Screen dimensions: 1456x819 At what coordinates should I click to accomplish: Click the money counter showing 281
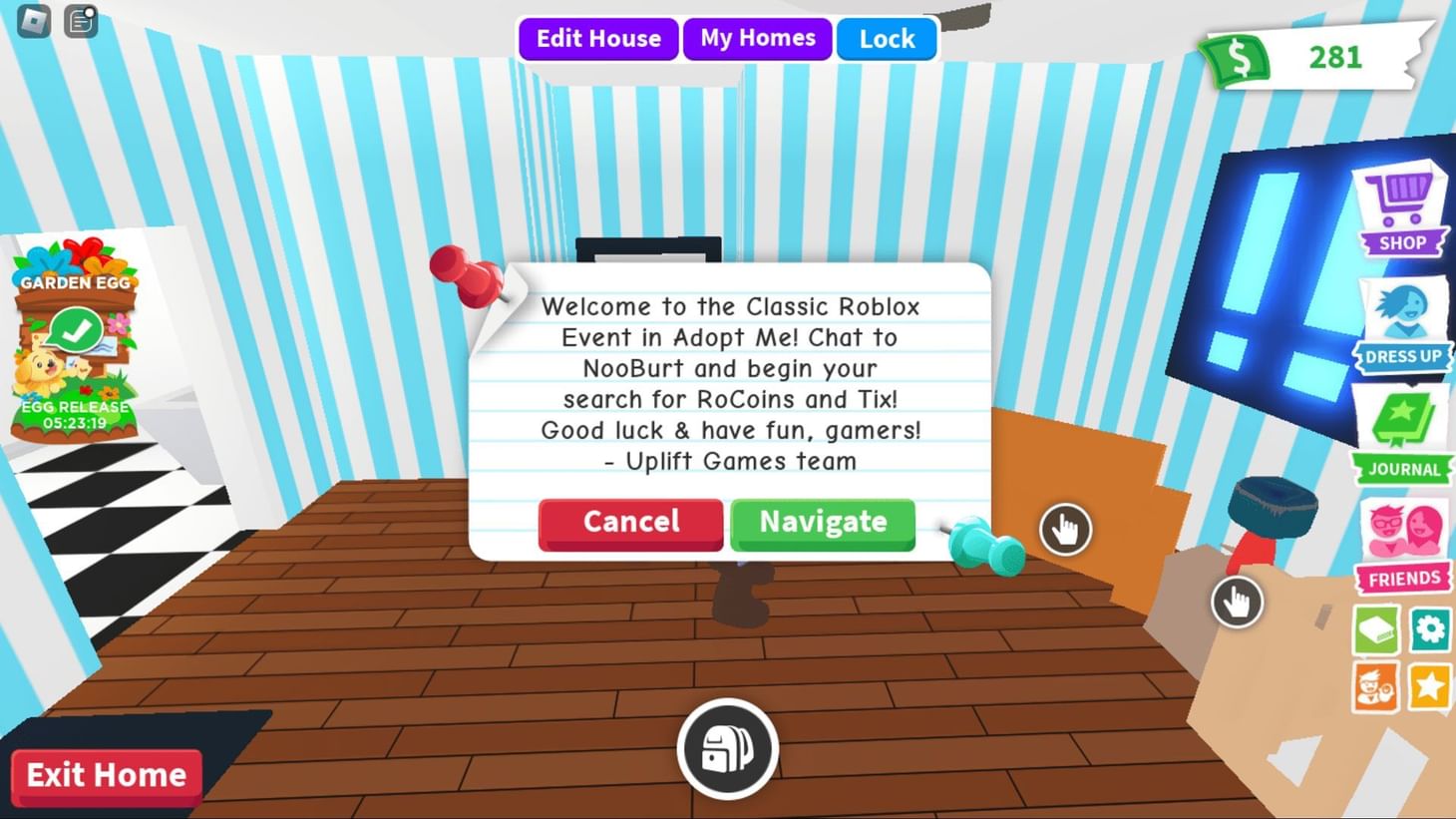coord(1316,57)
